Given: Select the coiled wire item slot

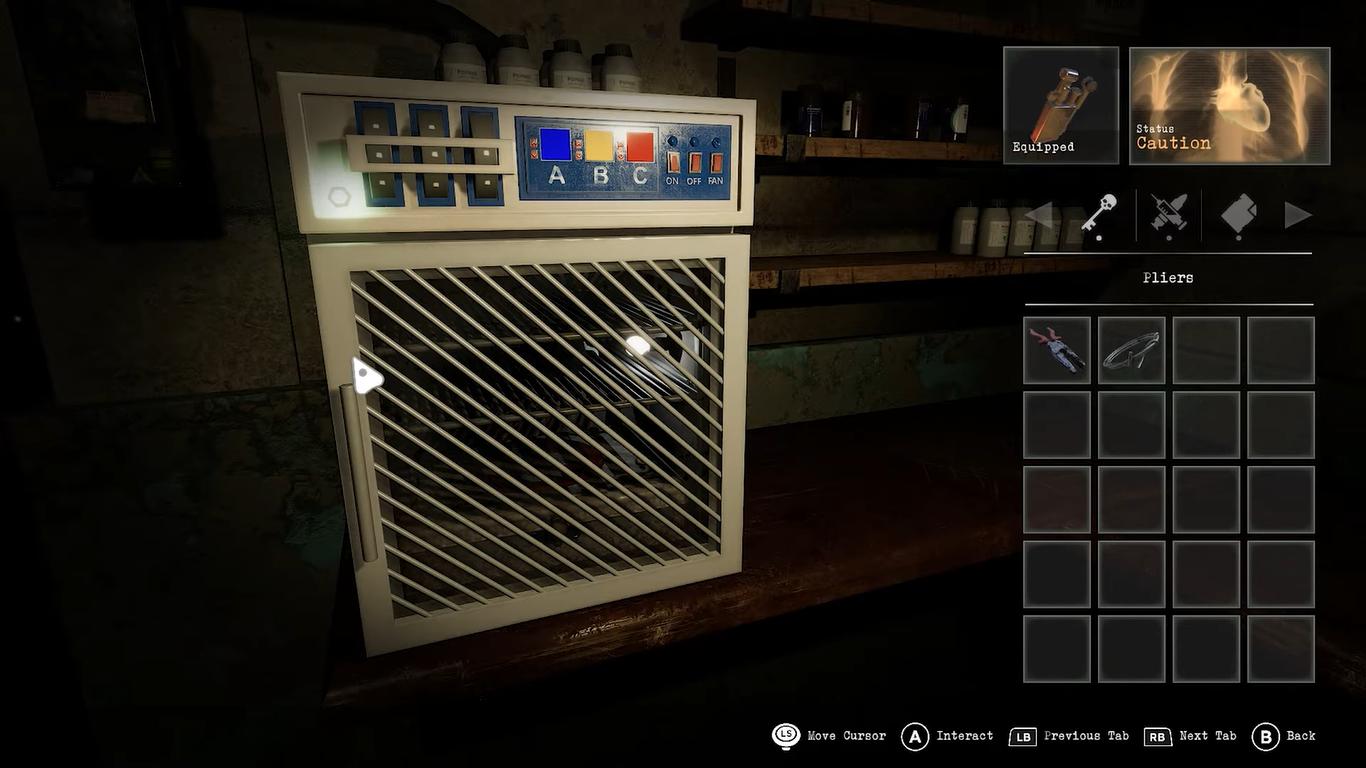Looking at the screenshot, I should pyautogui.click(x=1131, y=350).
